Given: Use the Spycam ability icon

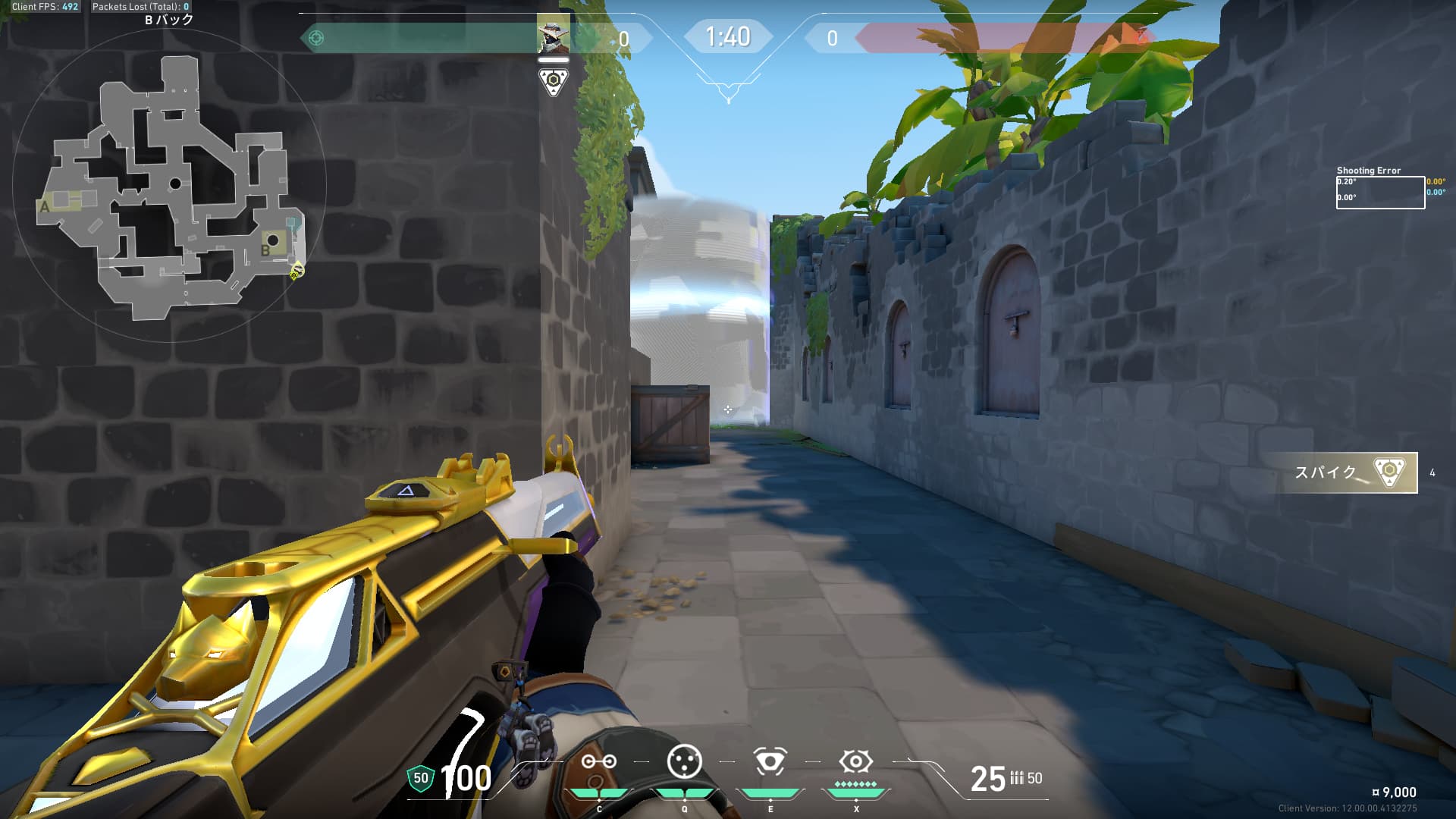Looking at the screenshot, I should (x=770, y=761).
